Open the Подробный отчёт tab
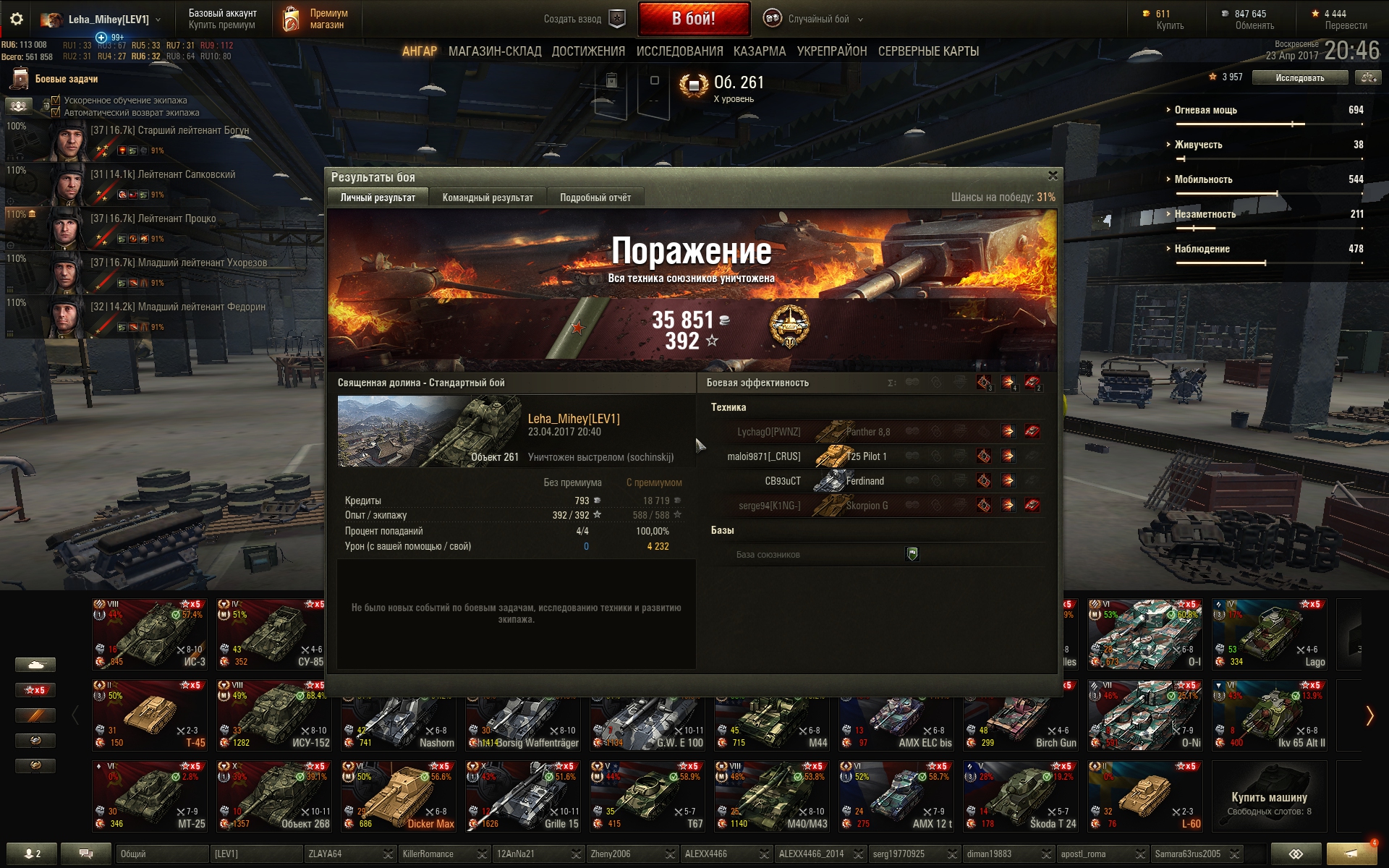 pyautogui.click(x=595, y=197)
